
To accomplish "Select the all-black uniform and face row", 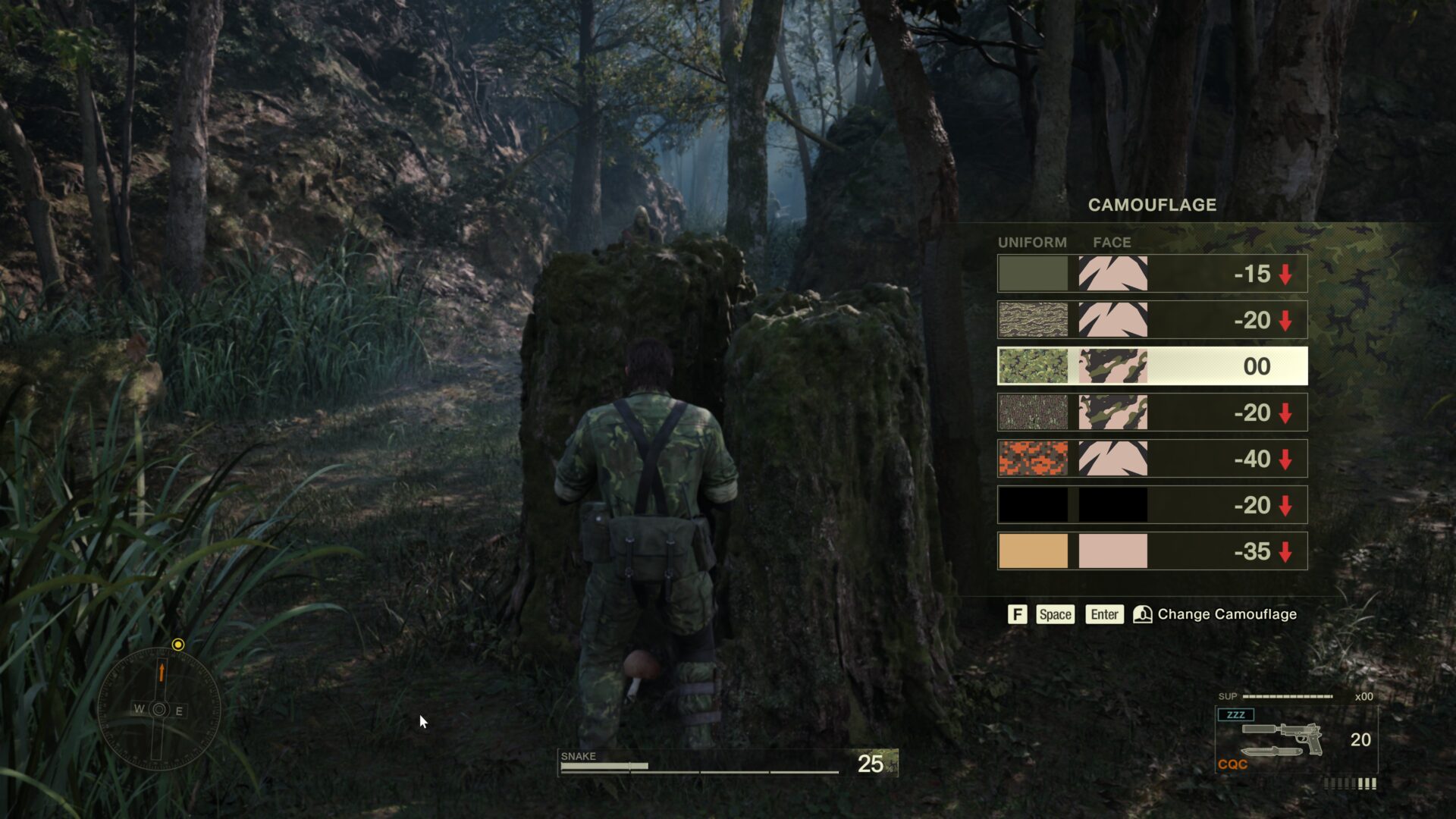I will (1152, 505).
